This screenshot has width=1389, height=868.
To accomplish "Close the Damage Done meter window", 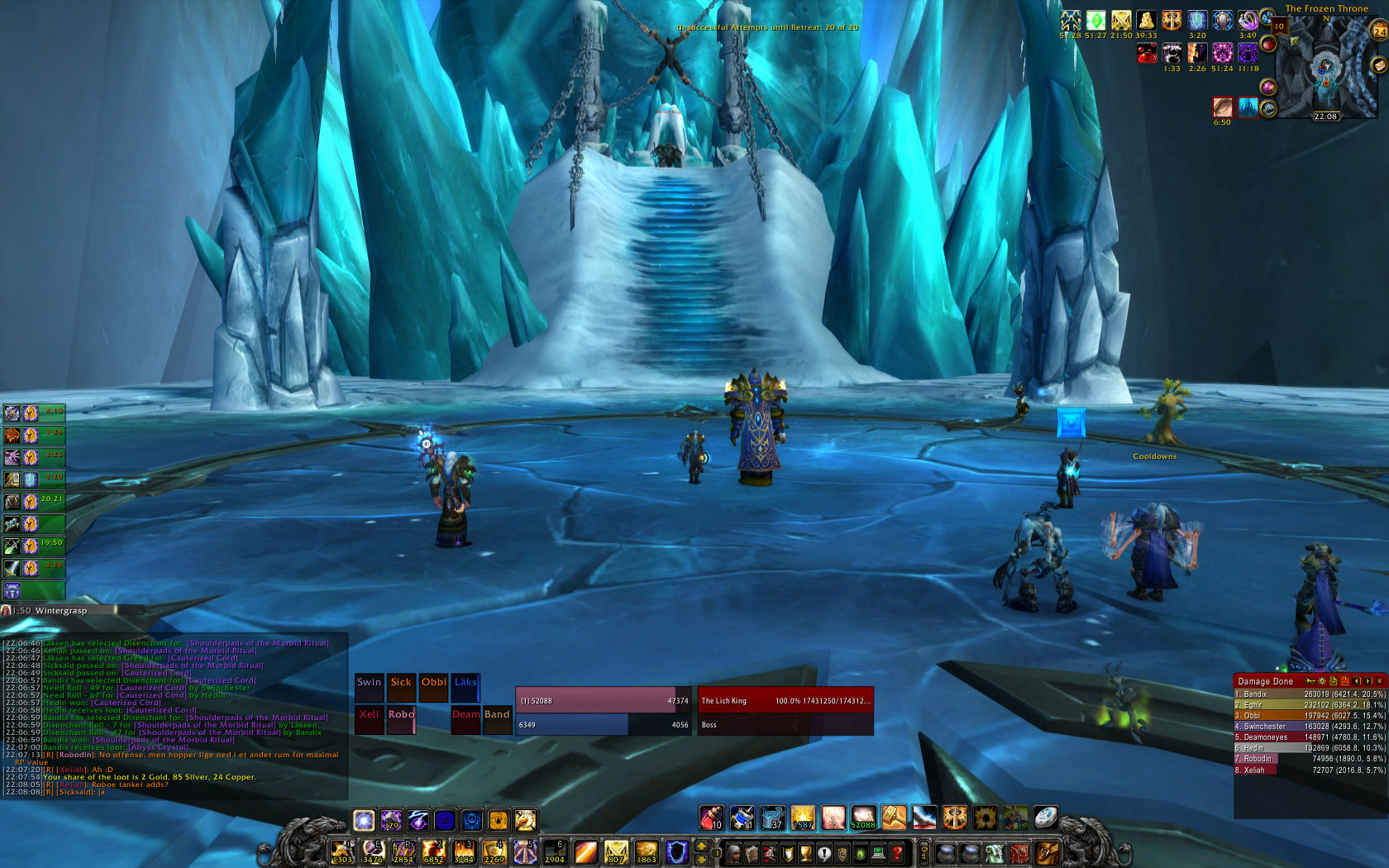I will 1379,681.
